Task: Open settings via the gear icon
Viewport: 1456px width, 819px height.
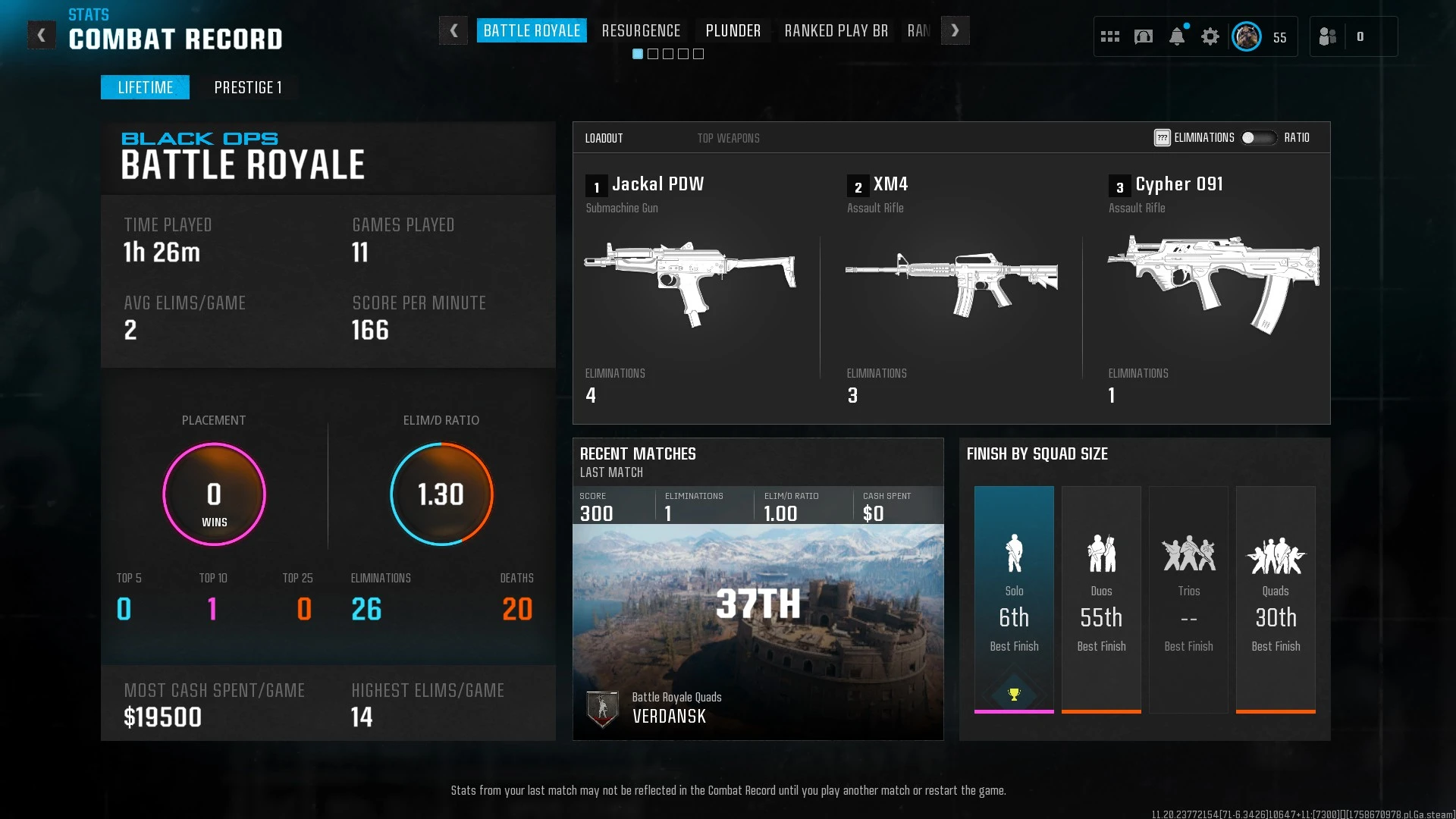Action: point(1210,36)
